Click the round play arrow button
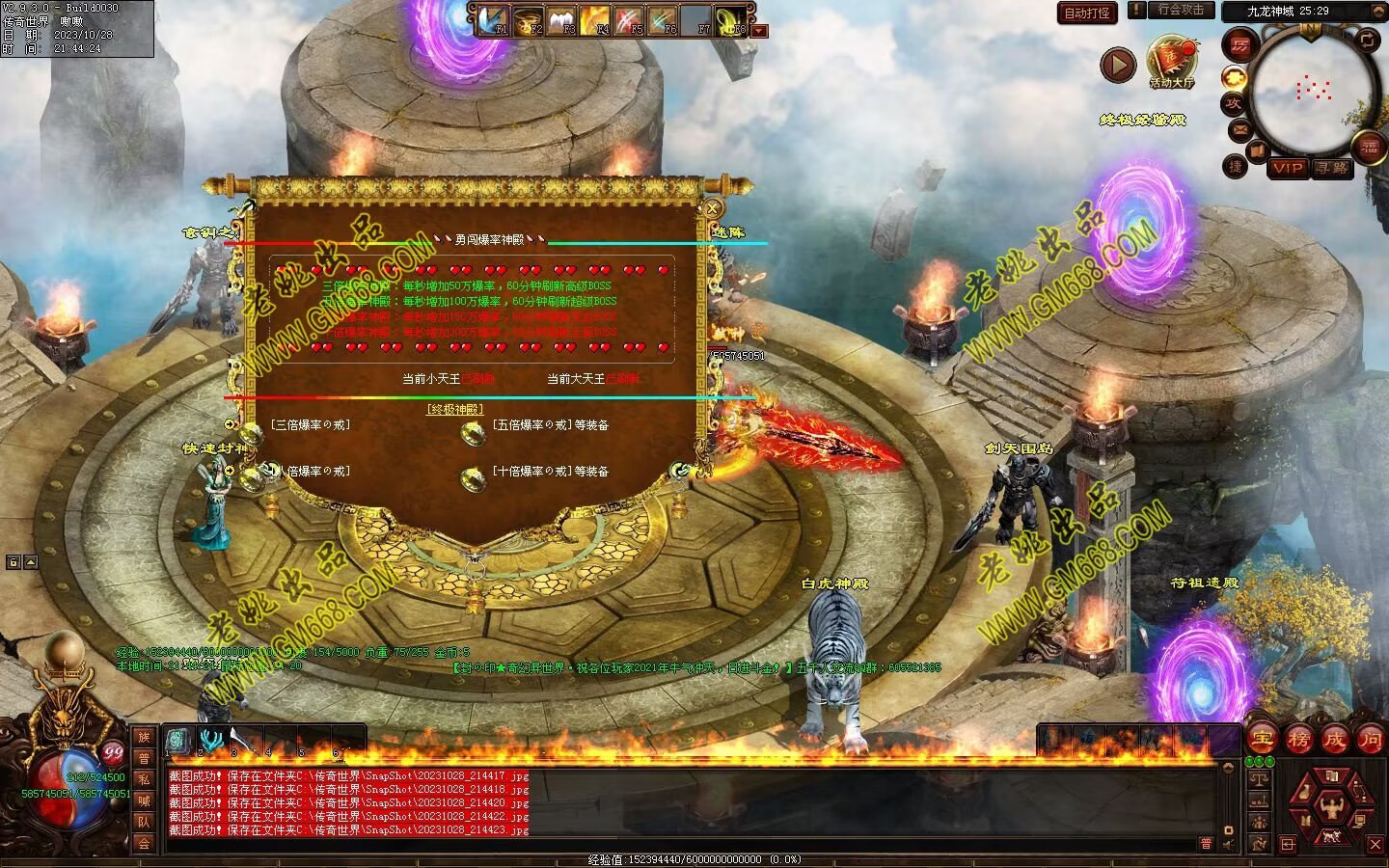The image size is (1389, 868). pos(1118,66)
